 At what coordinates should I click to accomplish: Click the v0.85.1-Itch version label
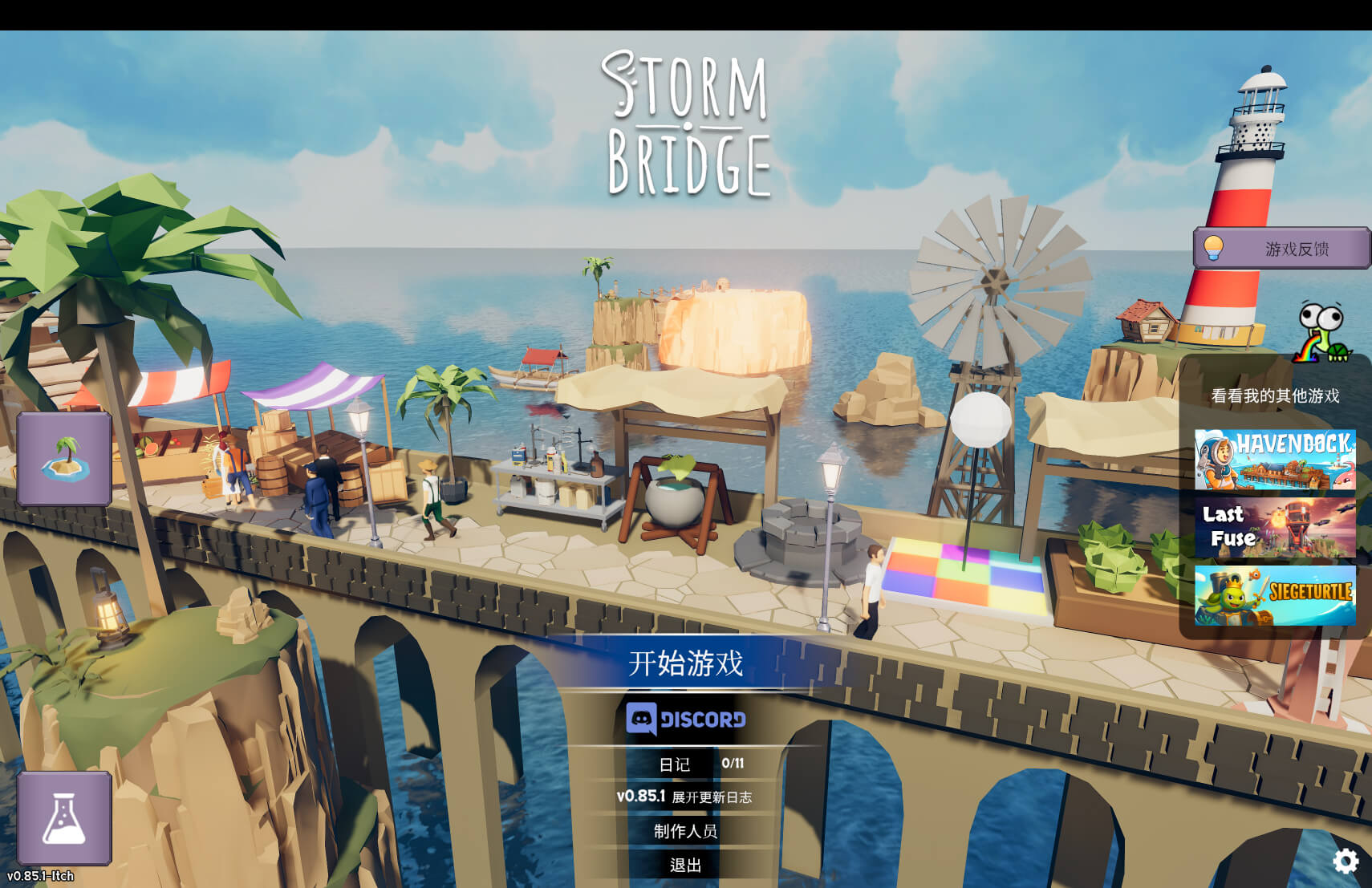[x=39, y=876]
